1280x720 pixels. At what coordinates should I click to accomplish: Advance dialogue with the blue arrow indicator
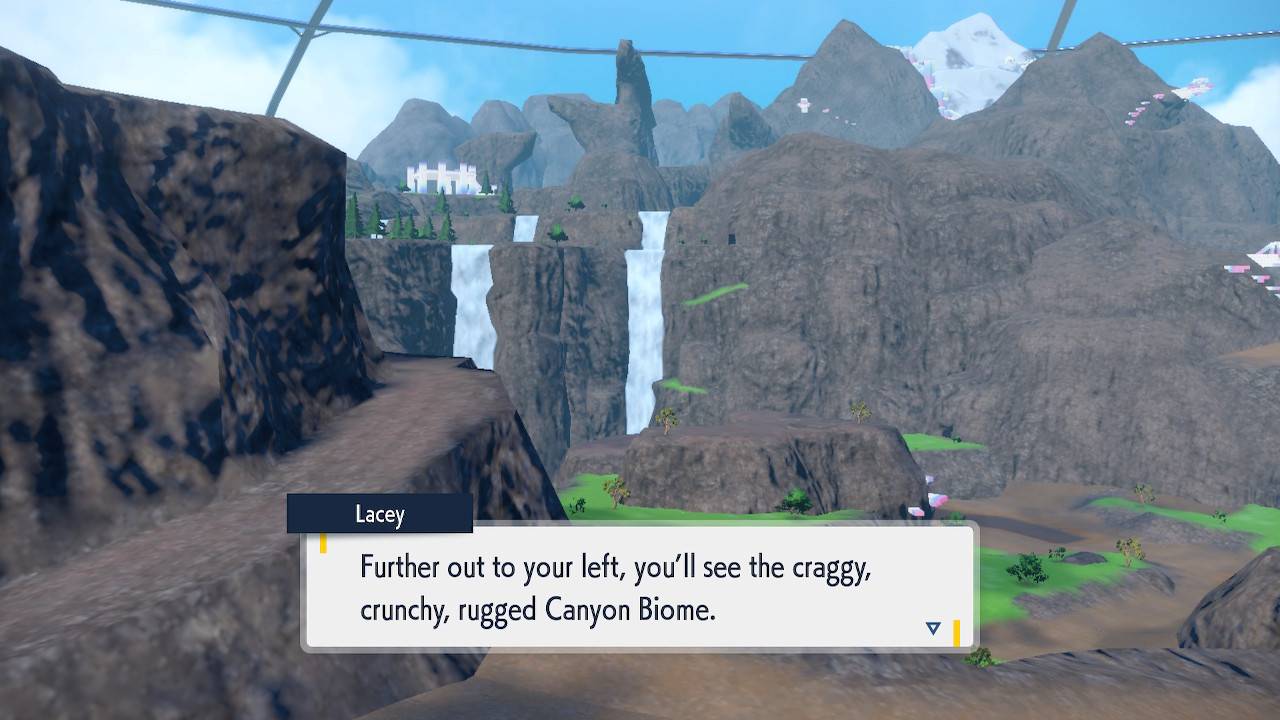pos(933,628)
